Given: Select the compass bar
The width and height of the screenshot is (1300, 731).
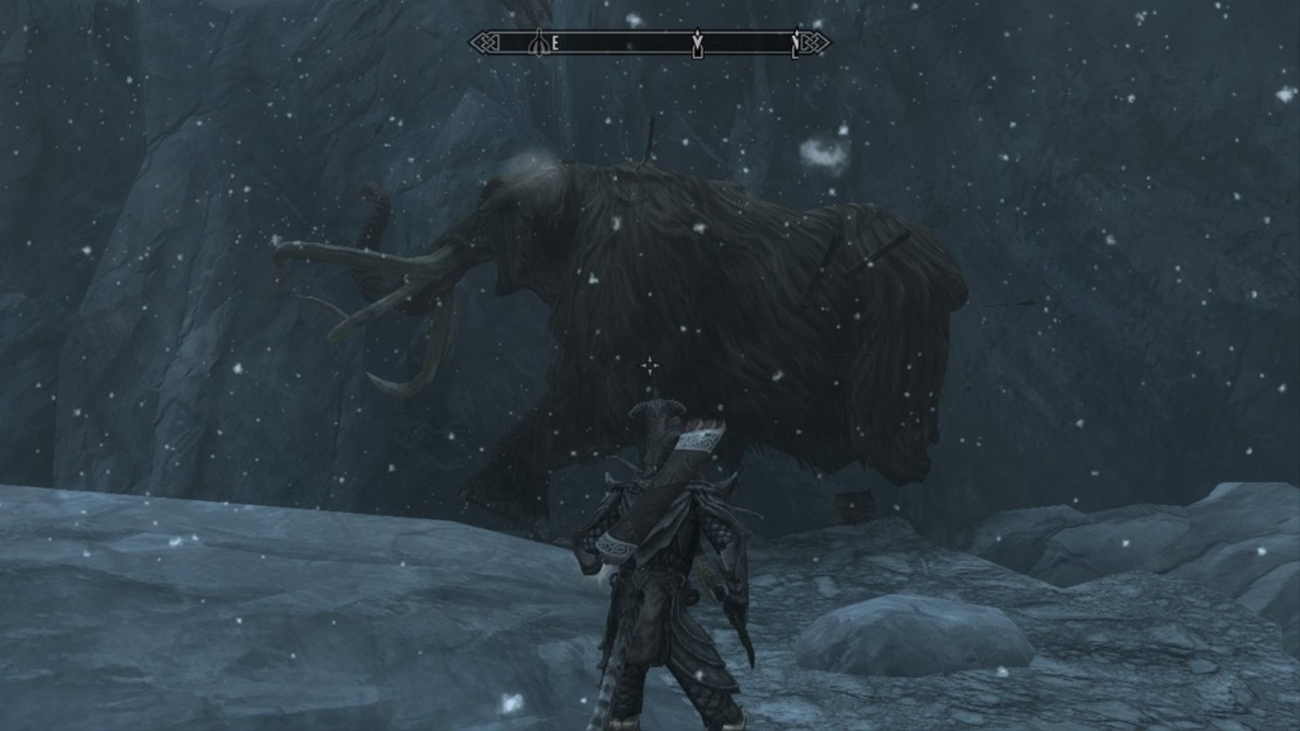Looking at the screenshot, I should (649, 43).
